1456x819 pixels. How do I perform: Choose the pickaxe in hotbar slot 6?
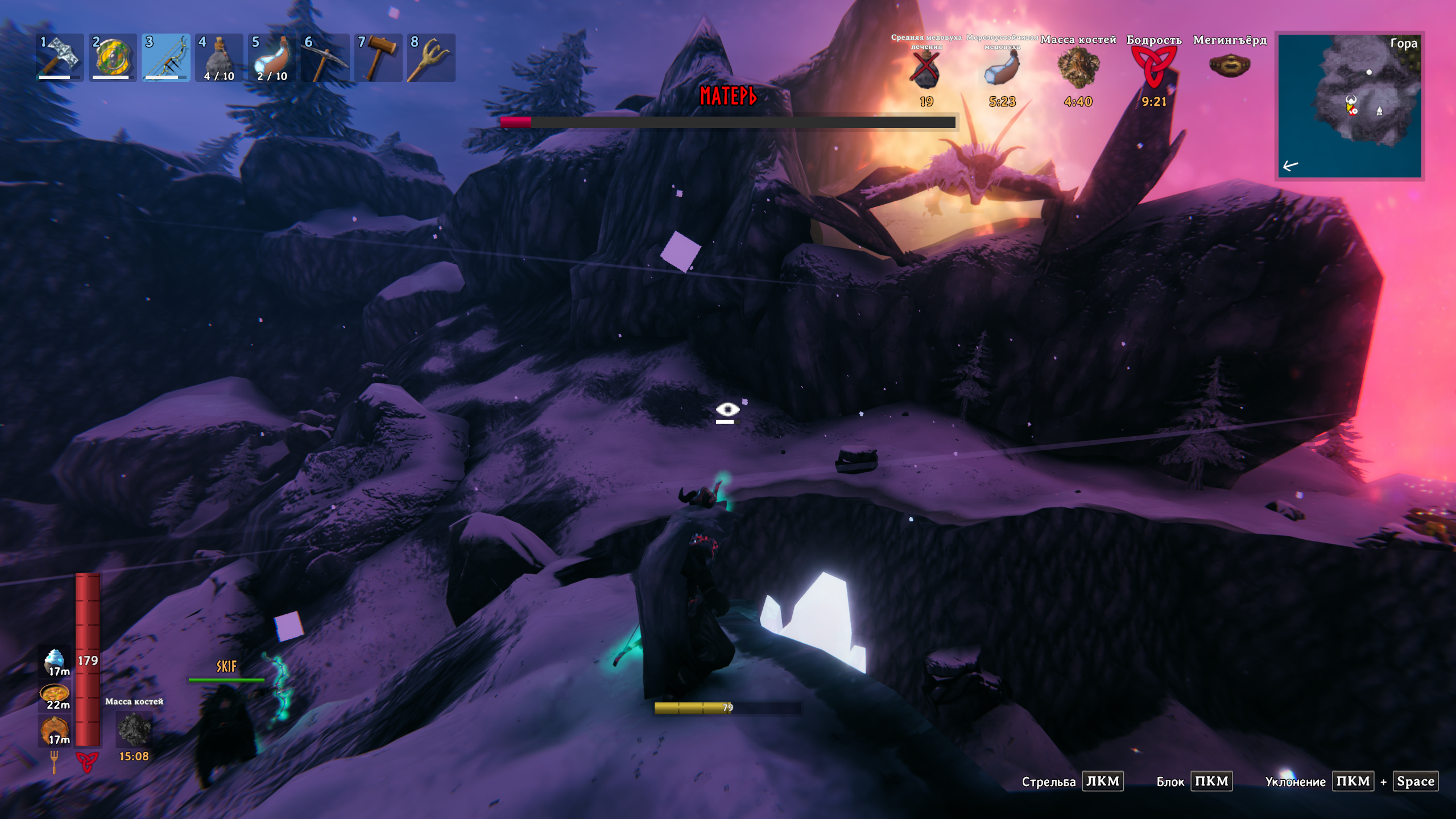[x=325, y=57]
